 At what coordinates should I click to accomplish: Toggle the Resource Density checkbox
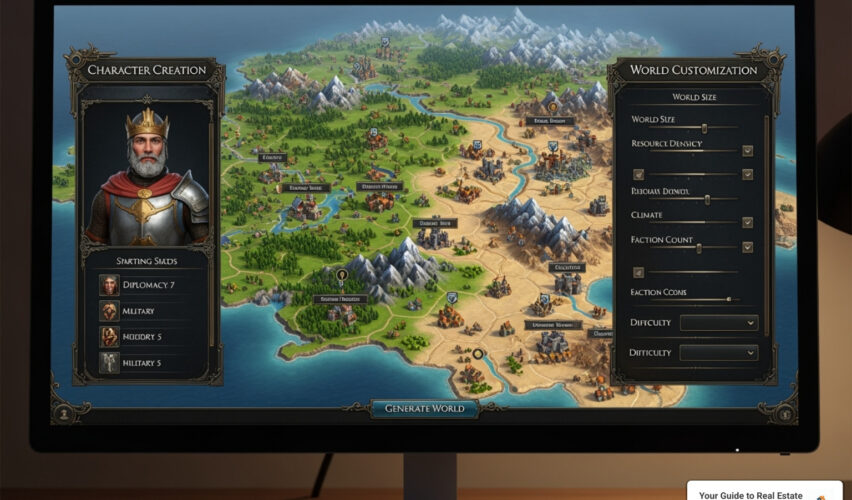[747, 151]
